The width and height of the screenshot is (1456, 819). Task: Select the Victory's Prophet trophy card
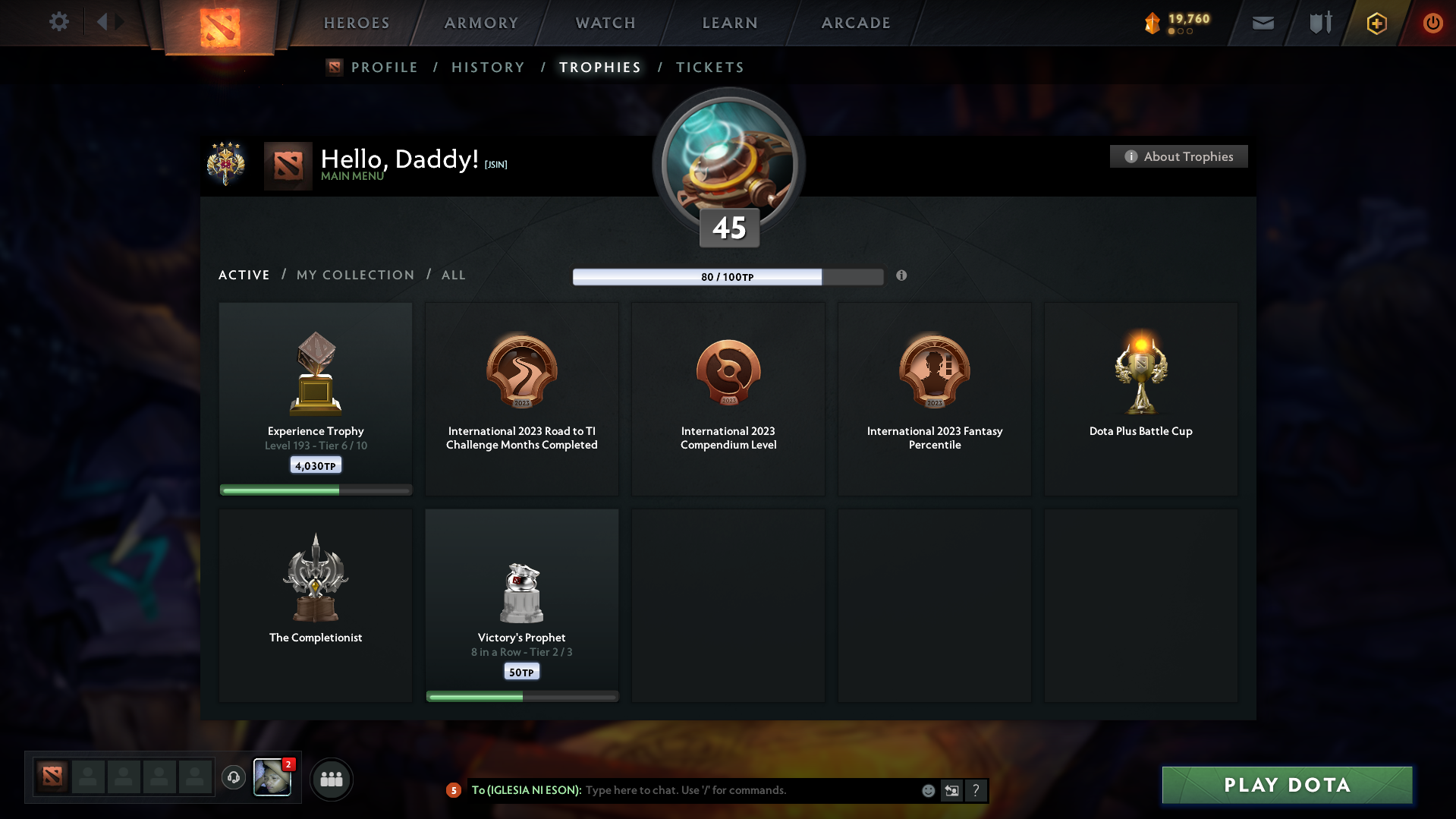coord(521,605)
